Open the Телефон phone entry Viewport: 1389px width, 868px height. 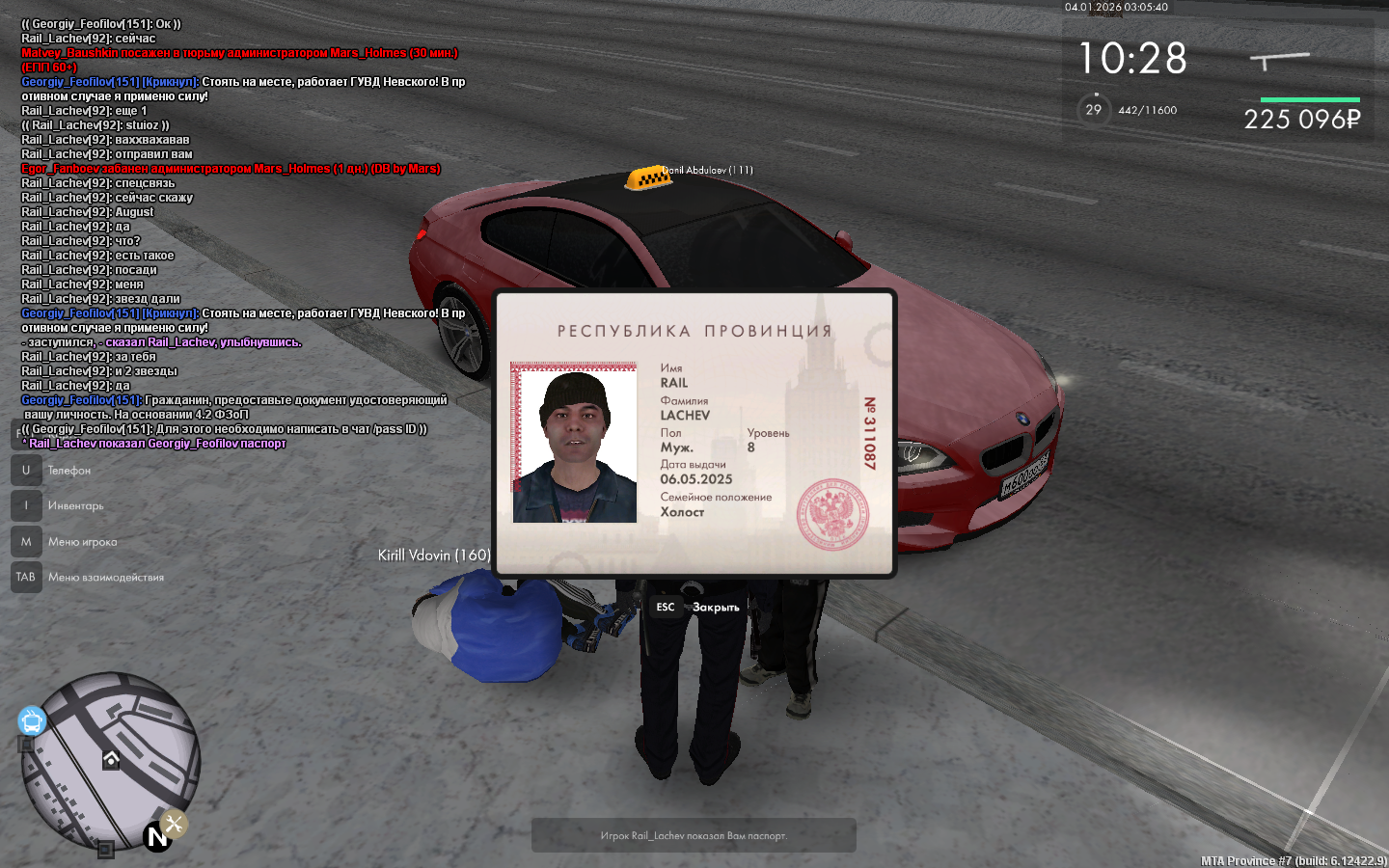[x=68, y=471]
